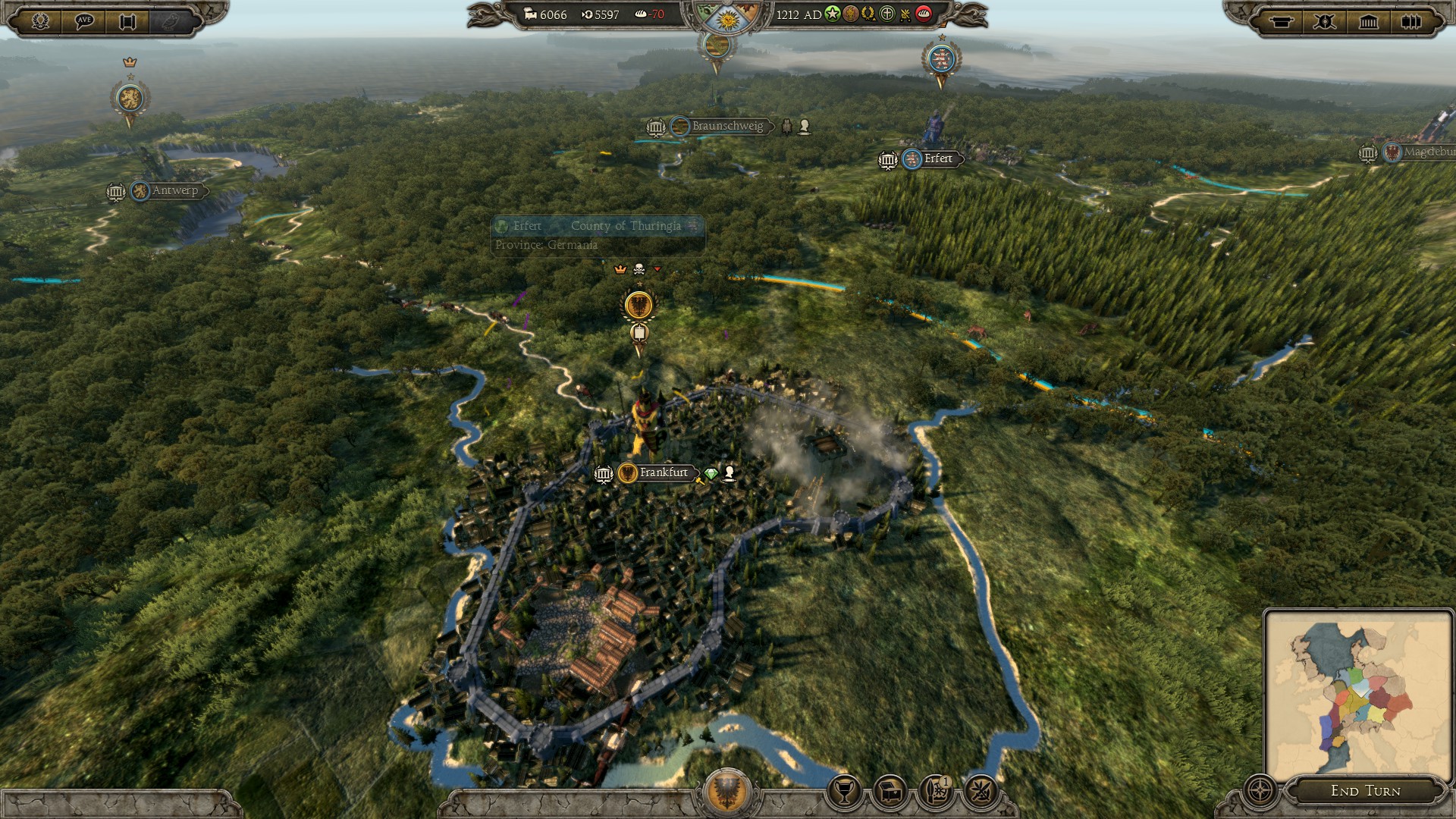
Task: Open the columned building panel
Action: coord(1368,21)
